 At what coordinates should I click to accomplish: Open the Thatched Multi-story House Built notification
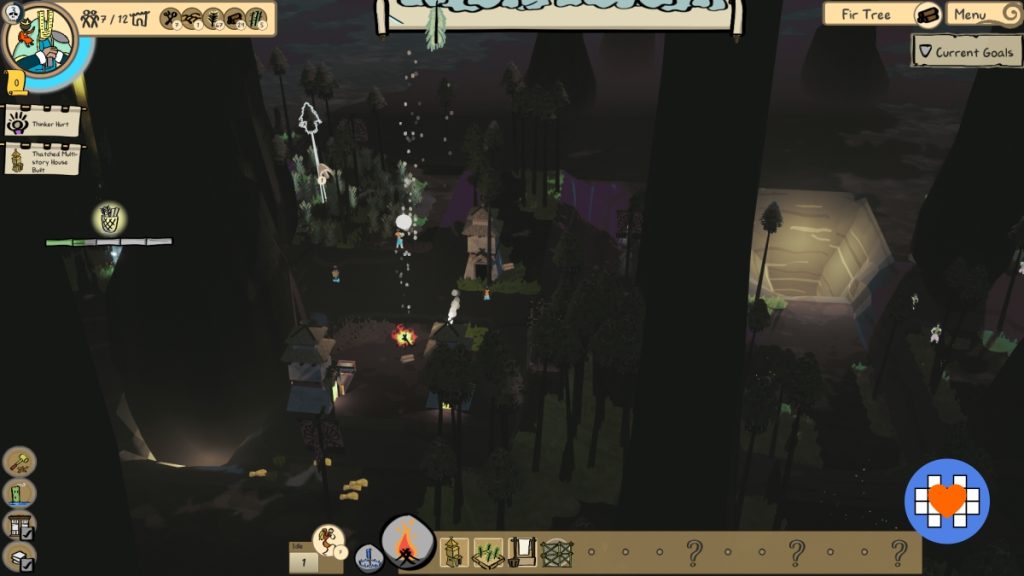42,160
